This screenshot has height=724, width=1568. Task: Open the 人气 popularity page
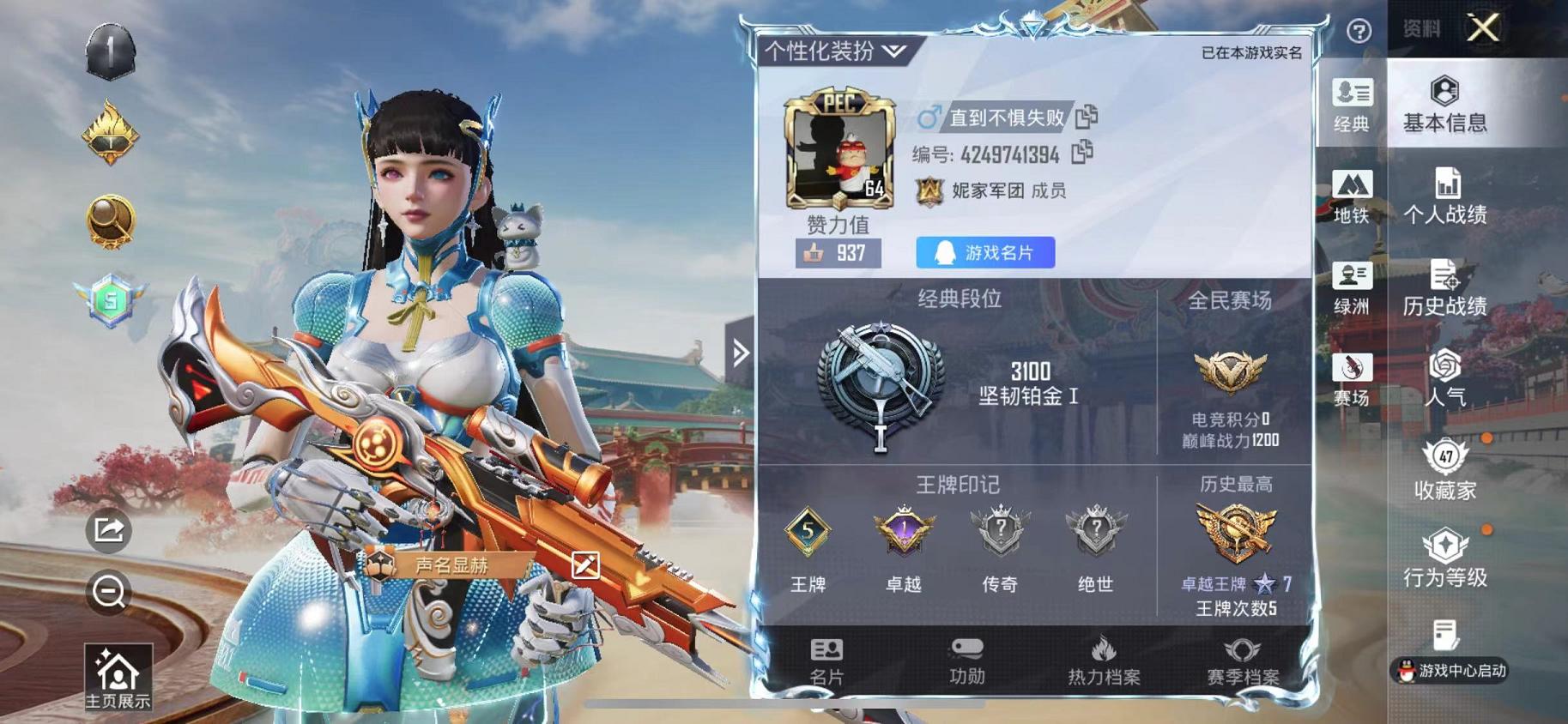pos(1444,378)
